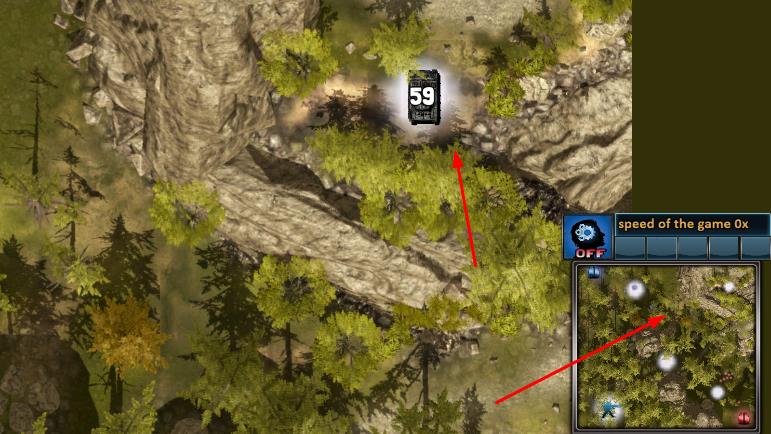Select the blue base marker on minimap
The height and width of the screenshot is (434, 771).
(594, 272)
